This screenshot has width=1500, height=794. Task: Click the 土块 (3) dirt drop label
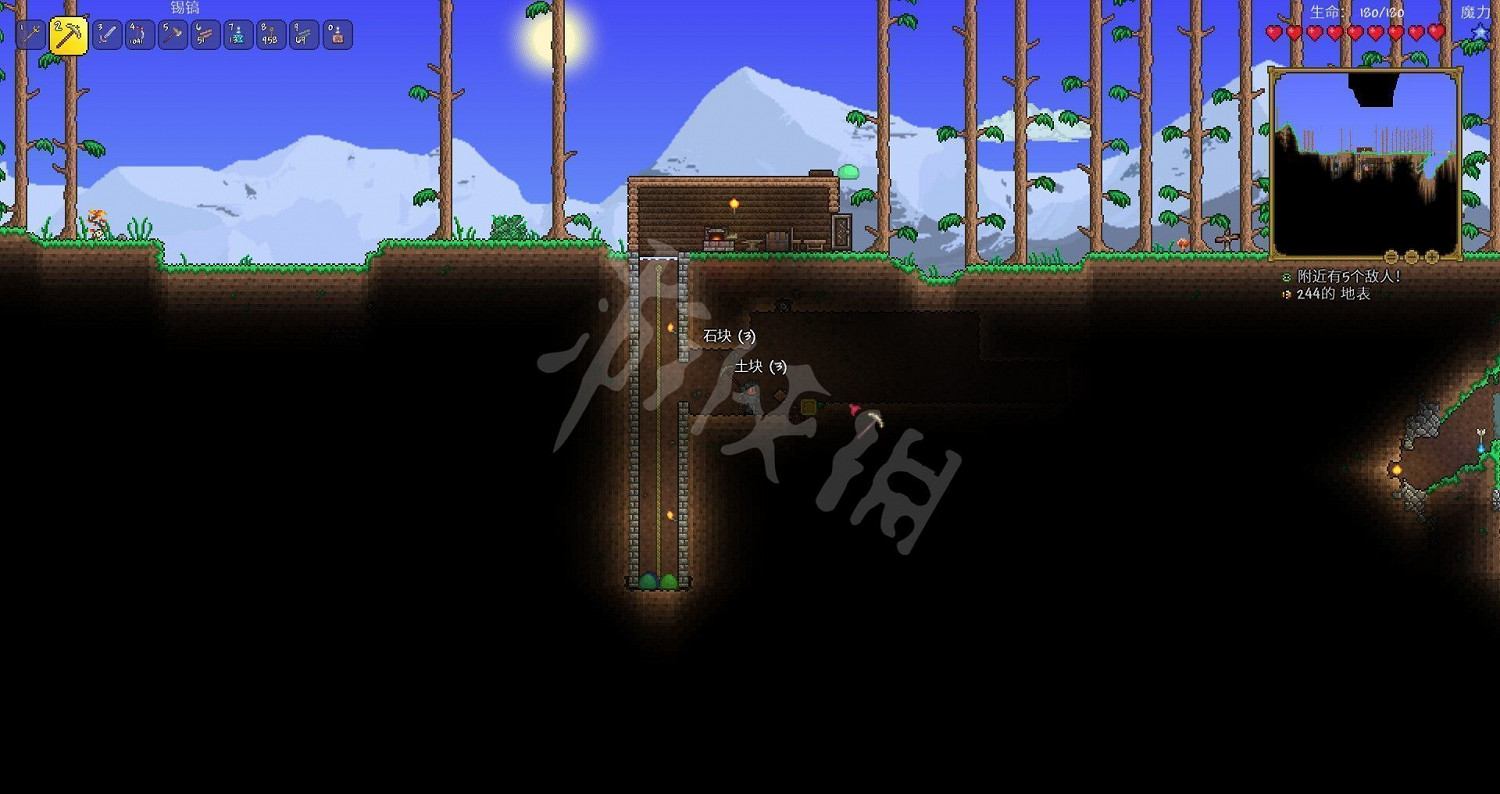[x=760, y=366]
